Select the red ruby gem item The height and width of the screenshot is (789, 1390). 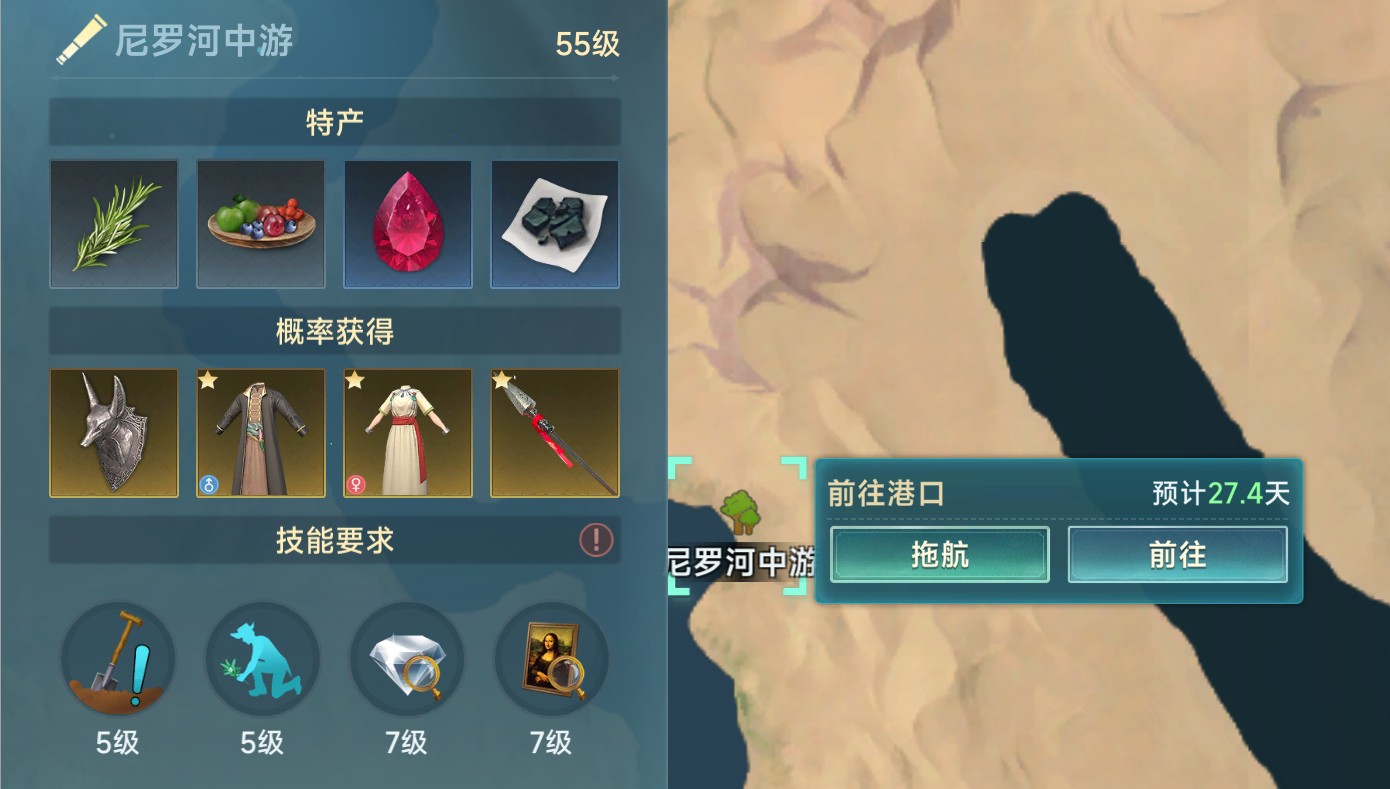point(408,224)
